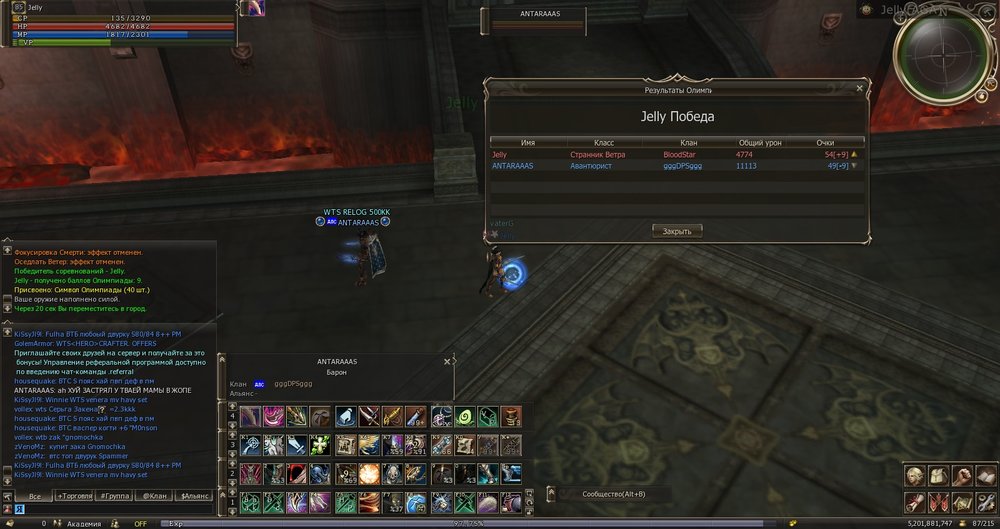
Task: Open the #Группа chat tab
Action: coord(116,496)
